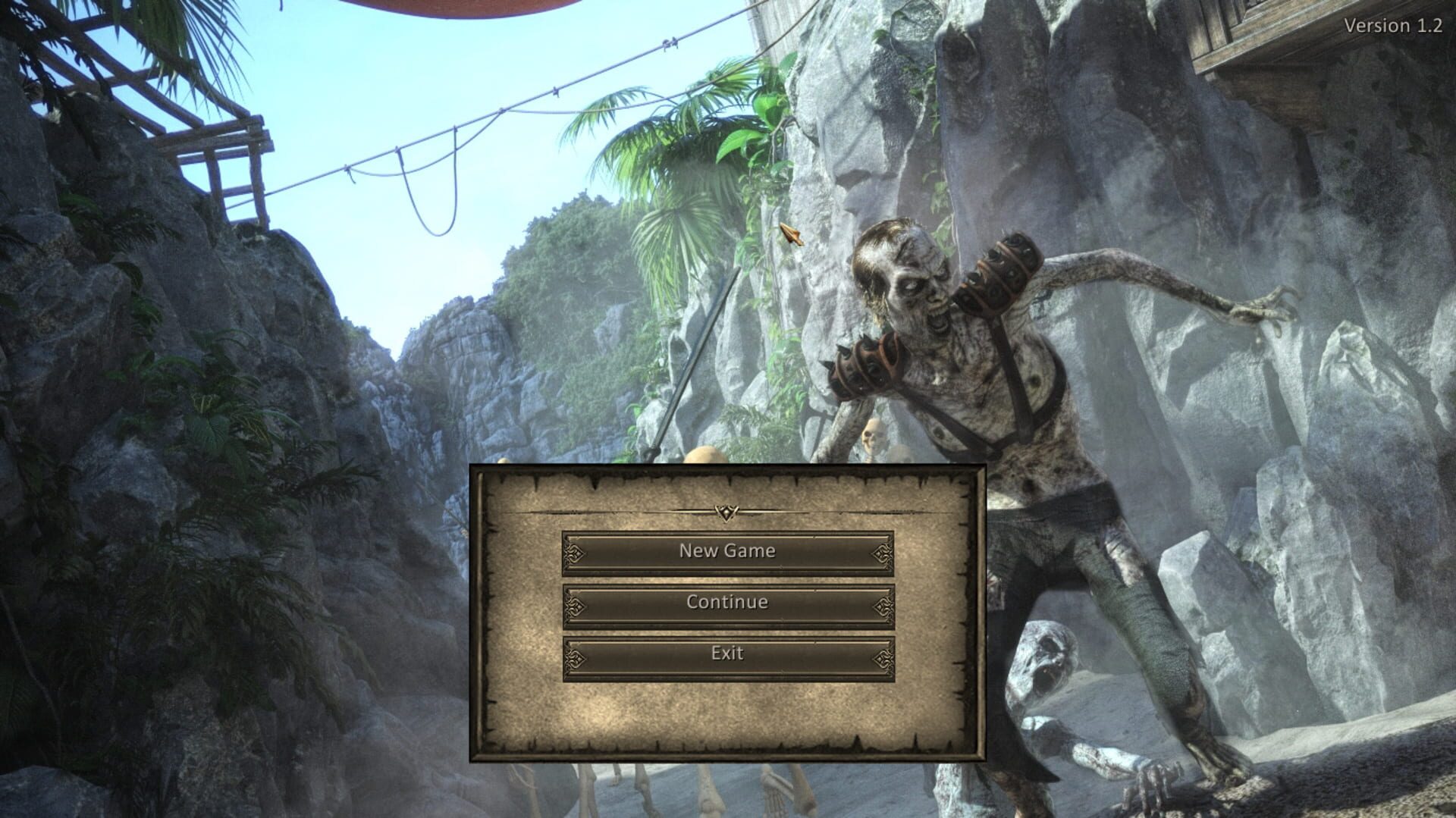Select the Continue menu entry

click(726, 602)
